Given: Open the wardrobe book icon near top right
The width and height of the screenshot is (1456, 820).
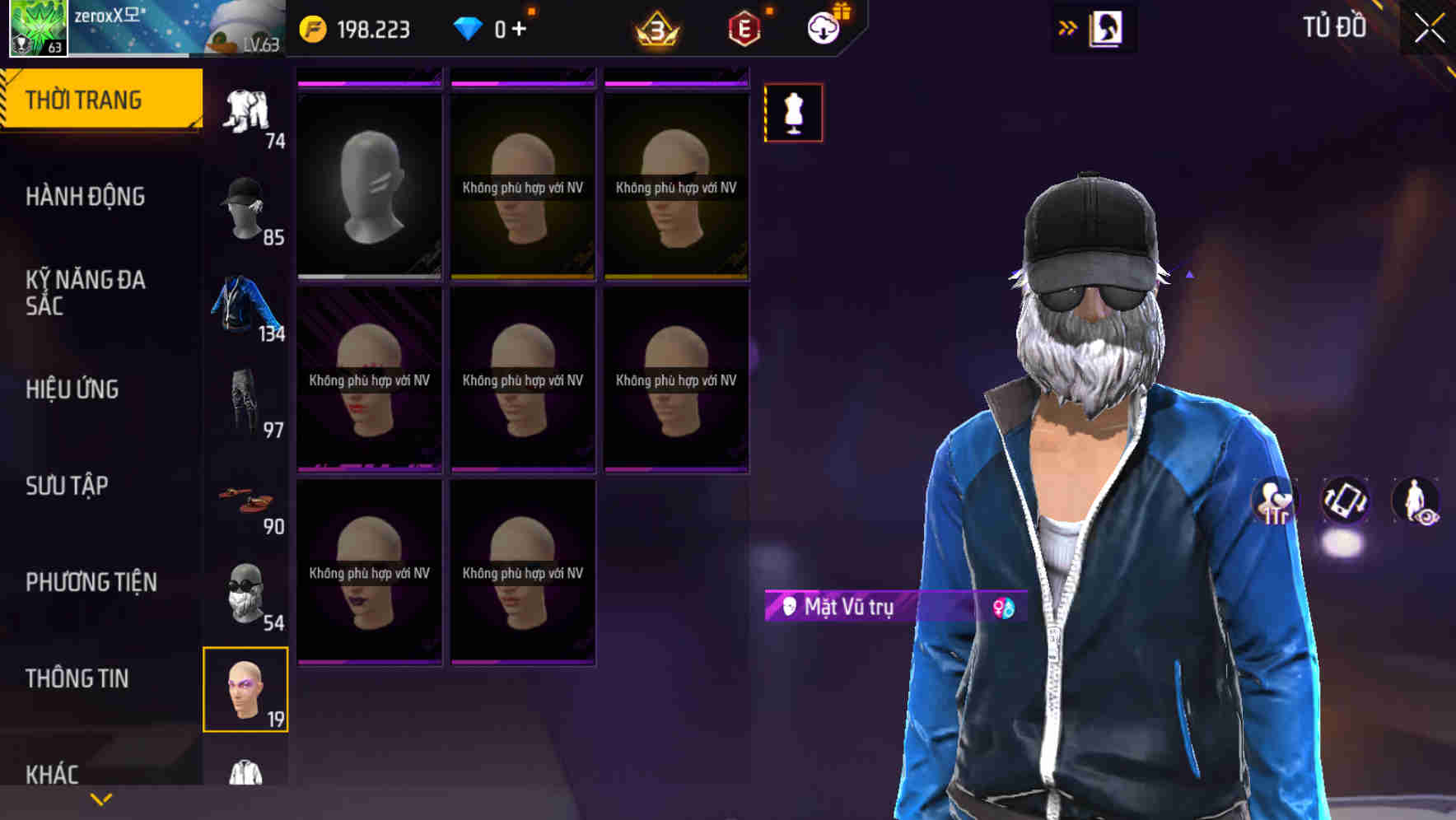Looking at the screenshot, I should (1104, 28).
